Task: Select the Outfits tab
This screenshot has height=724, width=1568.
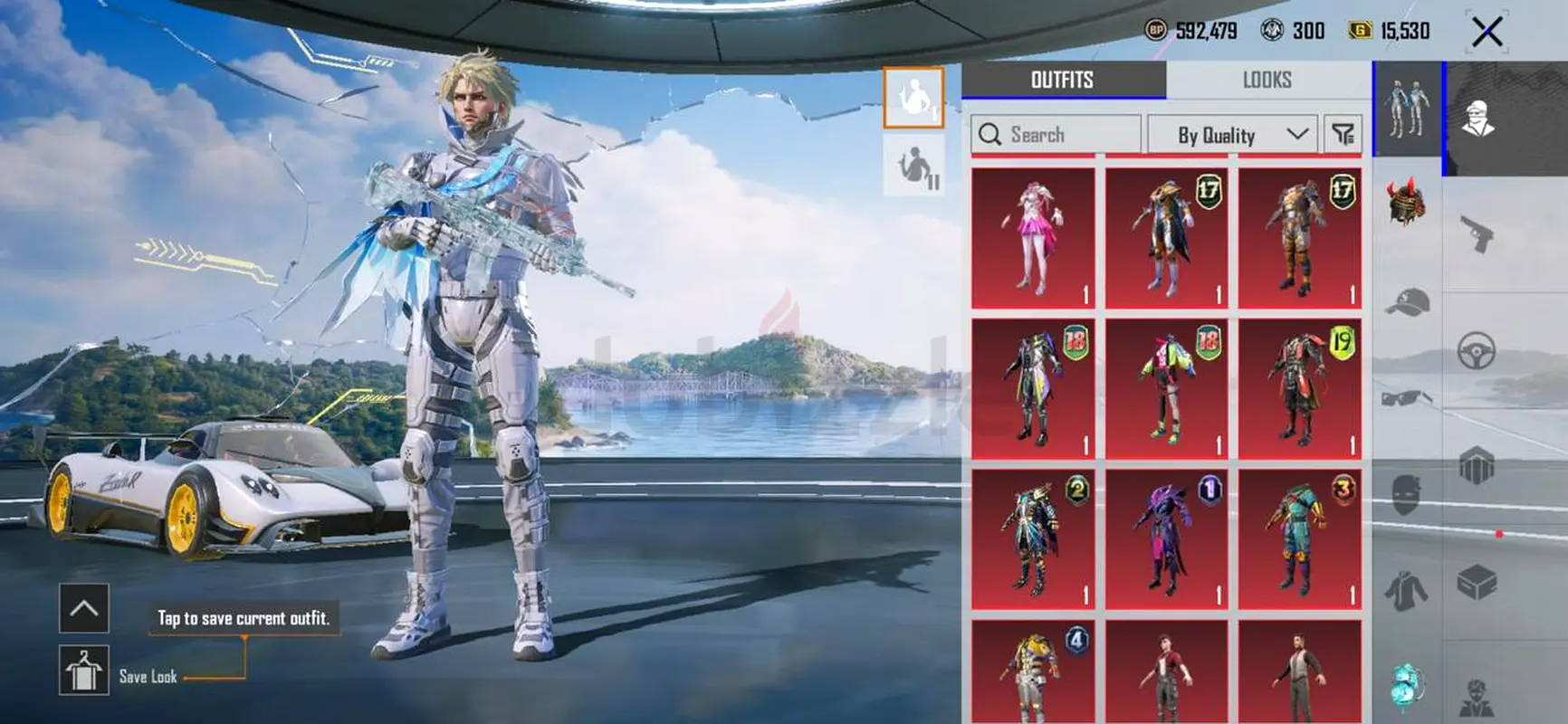Action: click(1062, 81)
